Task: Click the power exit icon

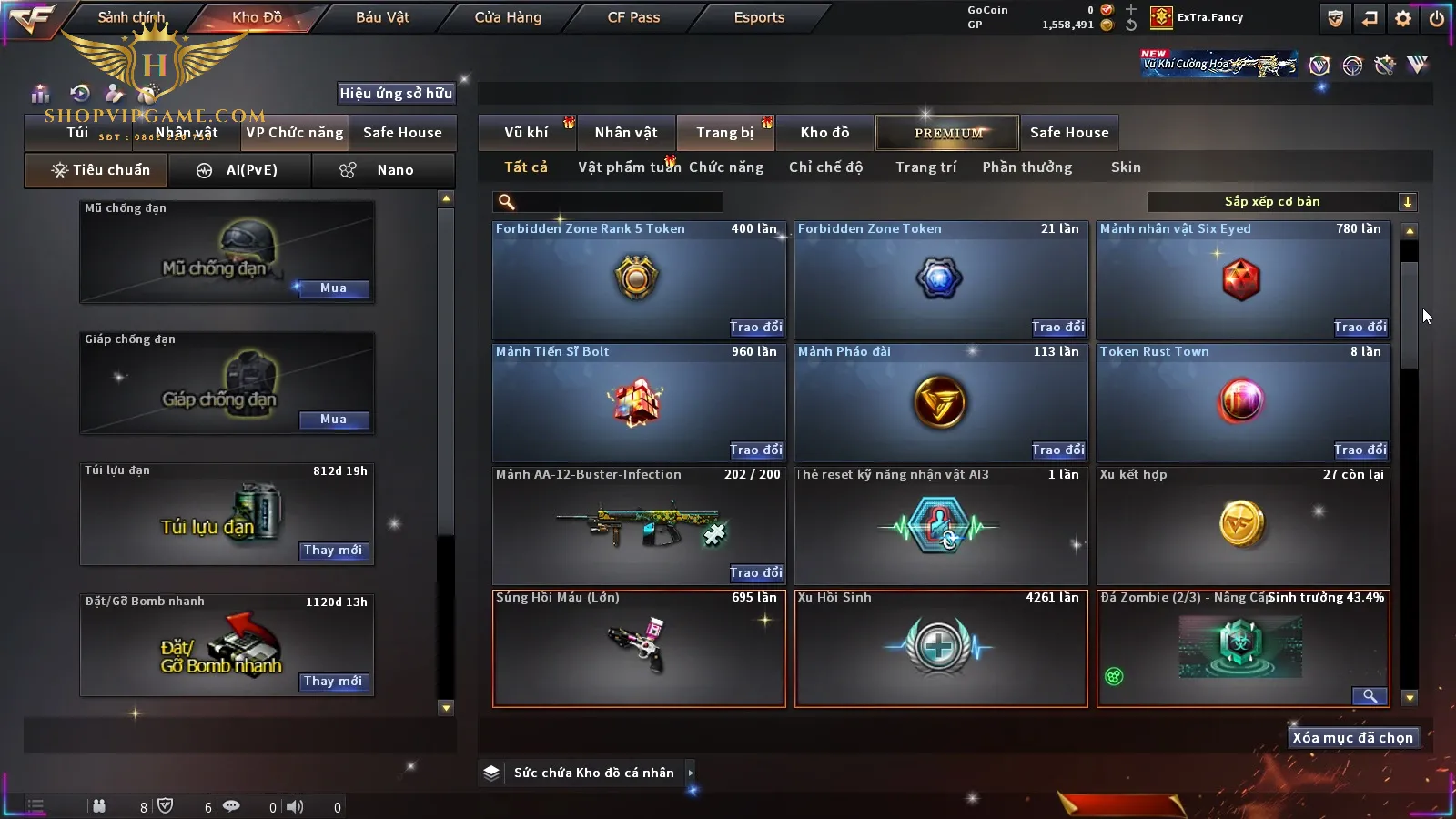Action: click(1437, 18)
